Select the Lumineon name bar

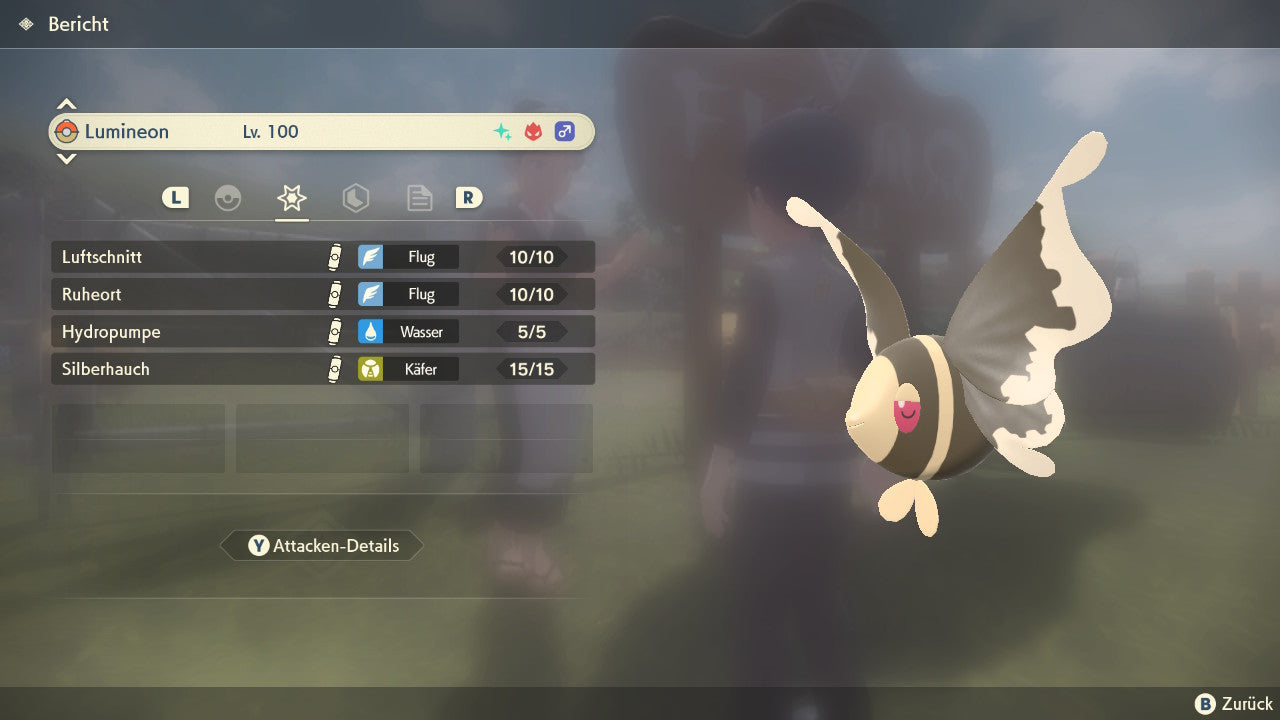coord(322,132)
